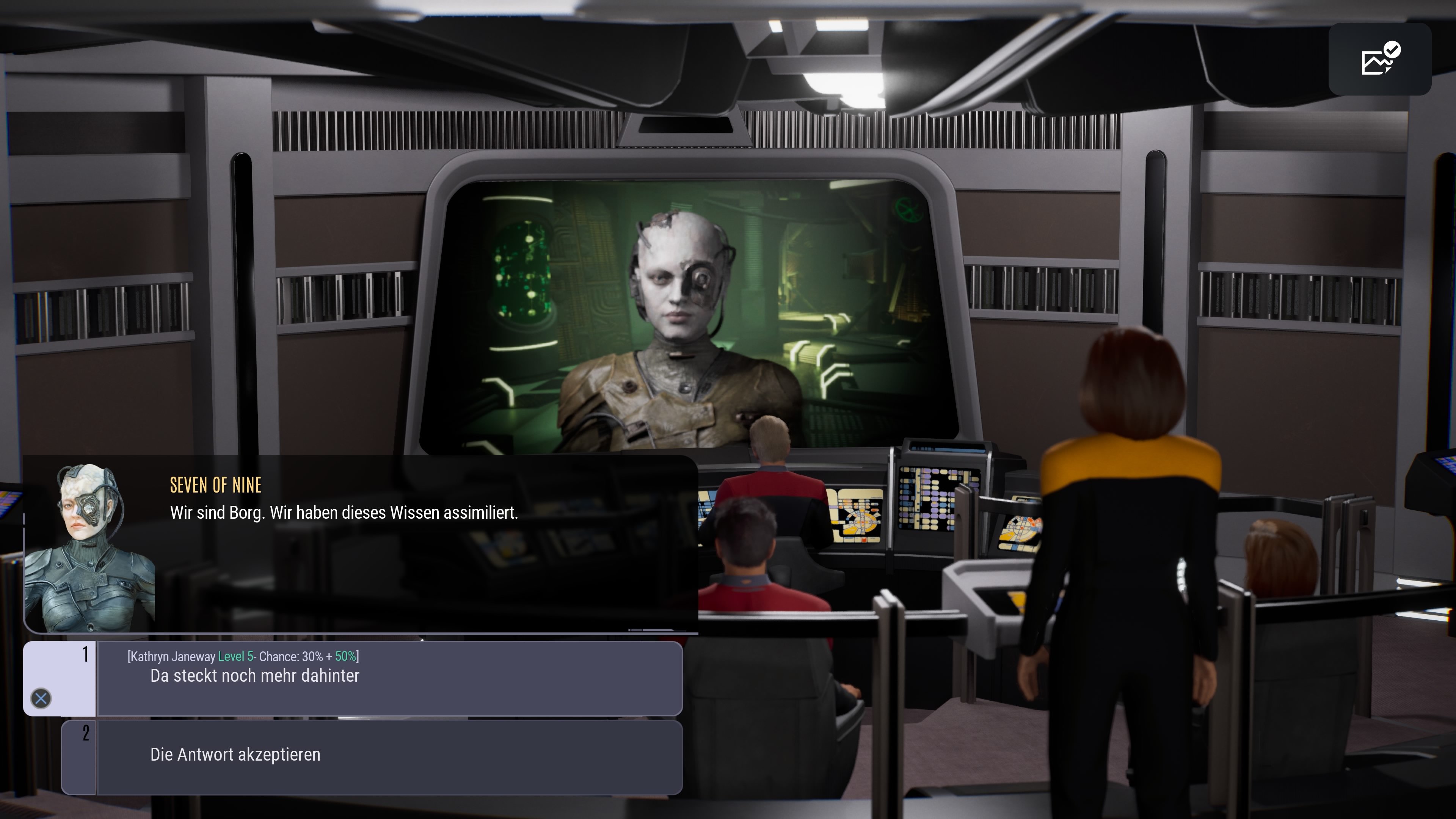This screenshot has width=1456, height=819.
Task: Select the Kathryn Janeway skill check label
Action: click(x=171, y=657)
